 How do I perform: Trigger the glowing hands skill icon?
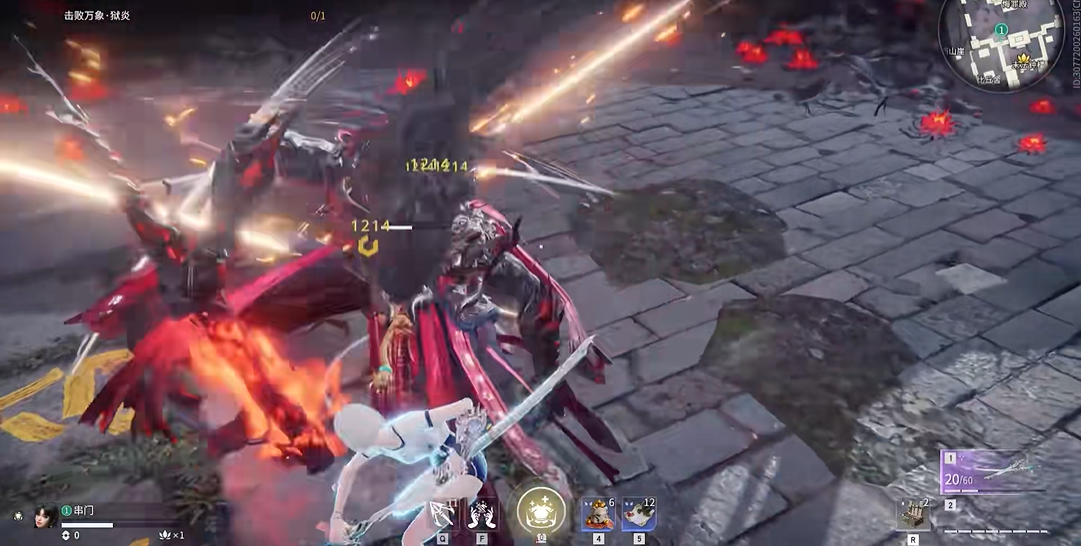[482, 514]
